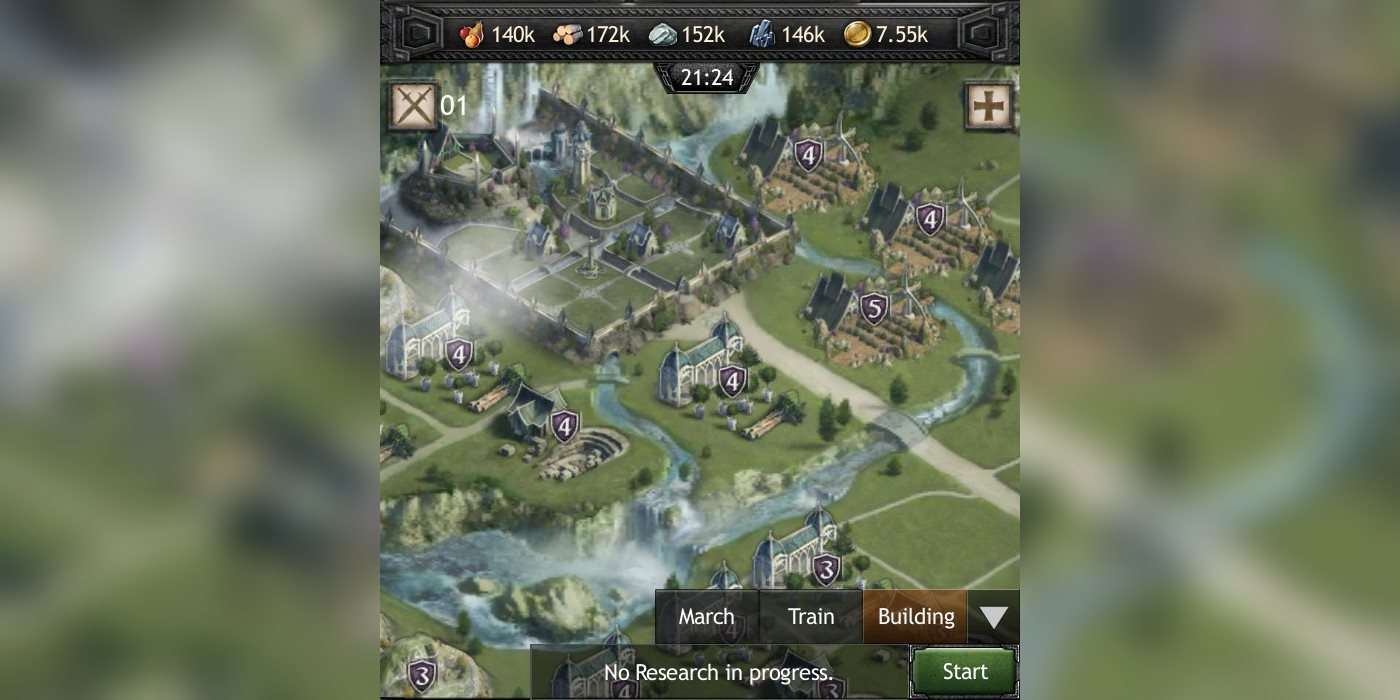Collapse the panel with the down arrow

tap(993, 617)
